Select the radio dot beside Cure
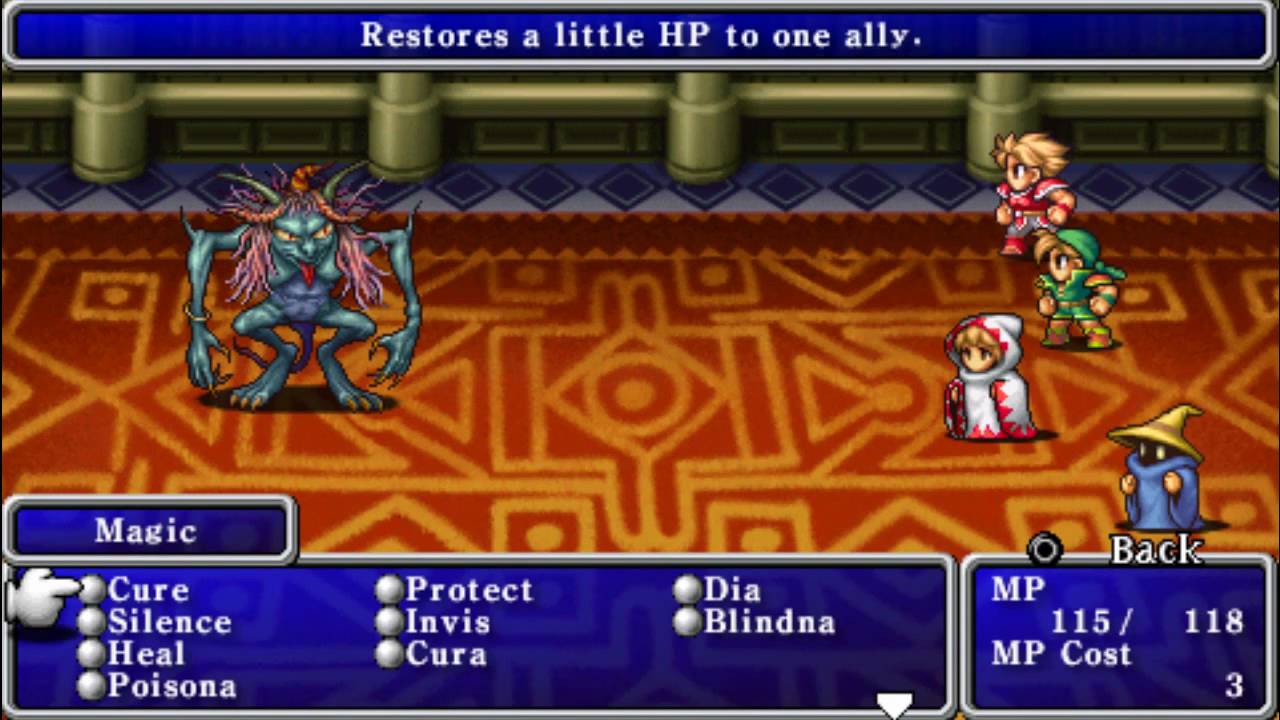 tap(91, 590)
